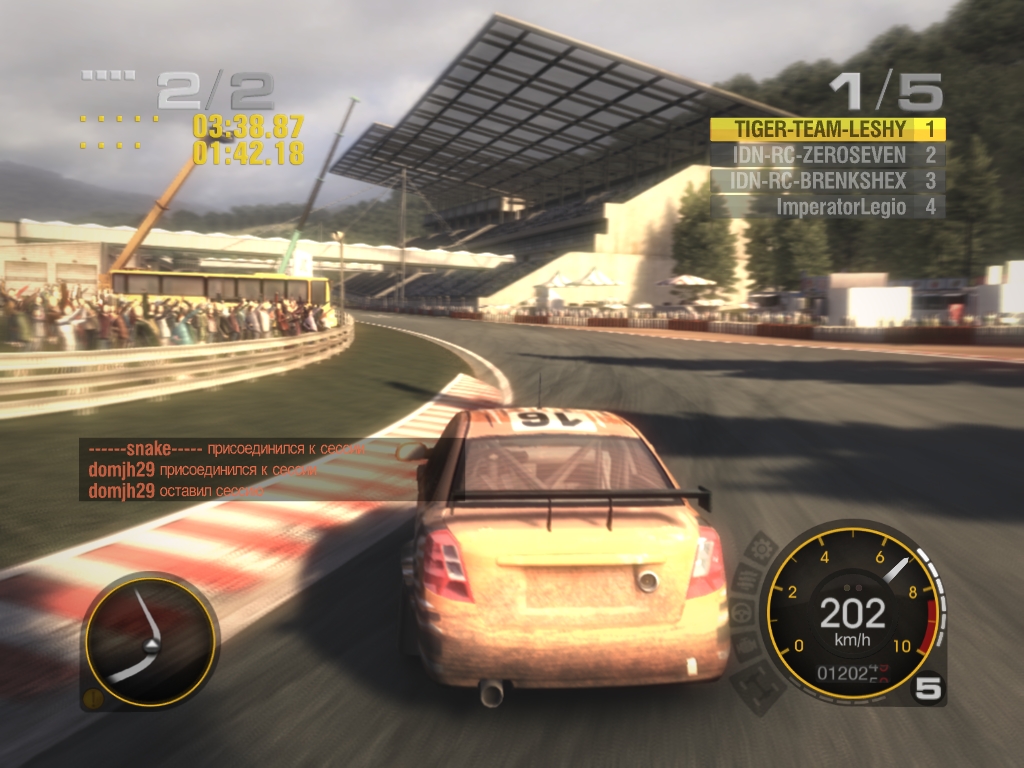The width and height of the screenshot is (1024, 768).
Task: Click the steering wheel damage icon
Action: pos(741,613)
